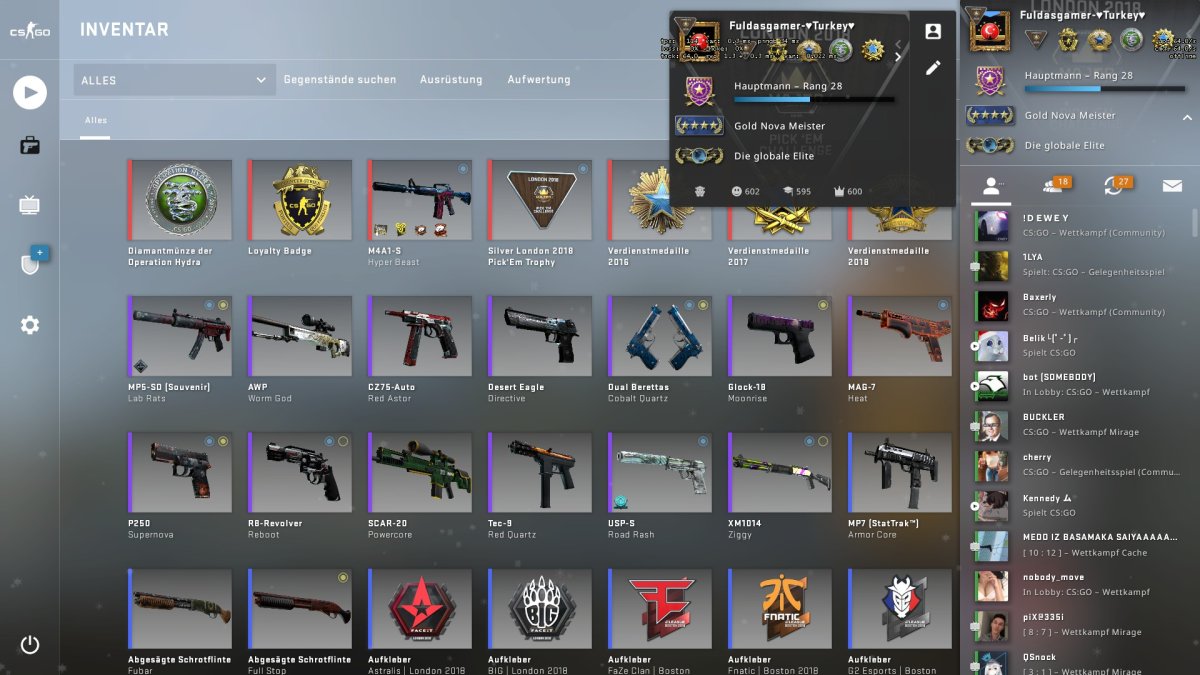Select the MP7 StatTrak Armor Core

pos(899,472)
